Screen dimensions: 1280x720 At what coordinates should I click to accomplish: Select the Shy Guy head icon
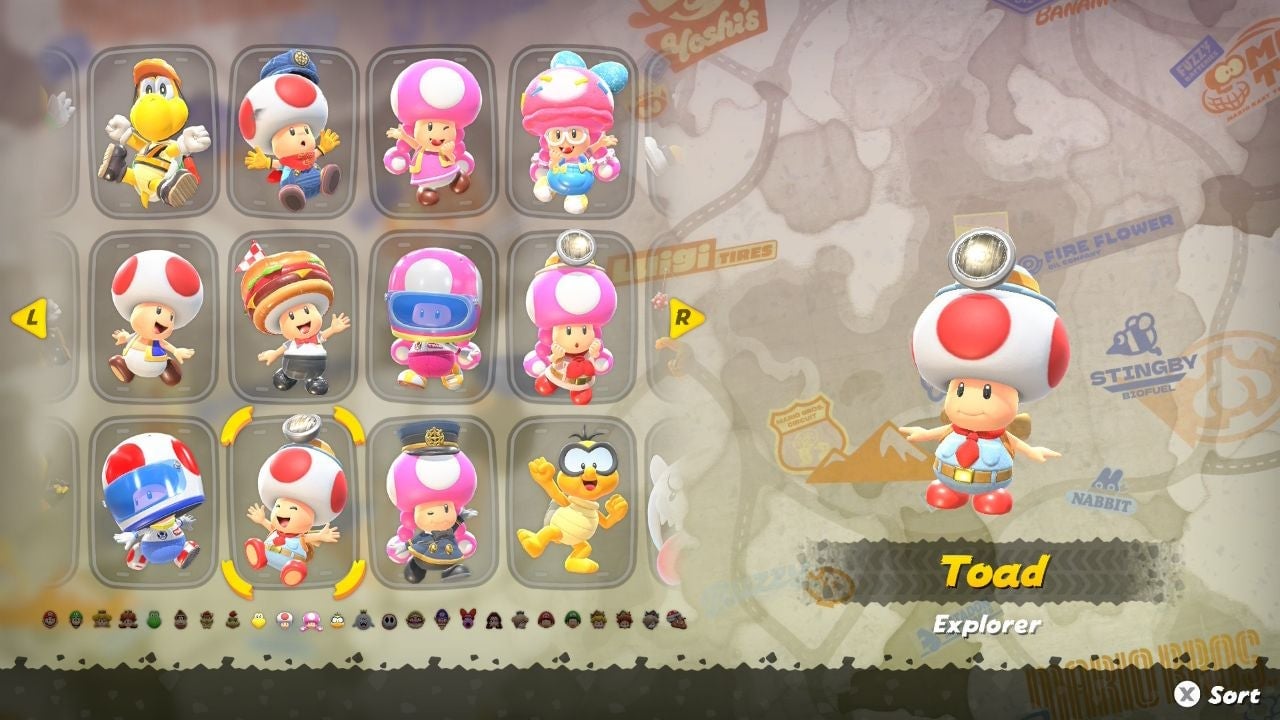coord(389,620)
